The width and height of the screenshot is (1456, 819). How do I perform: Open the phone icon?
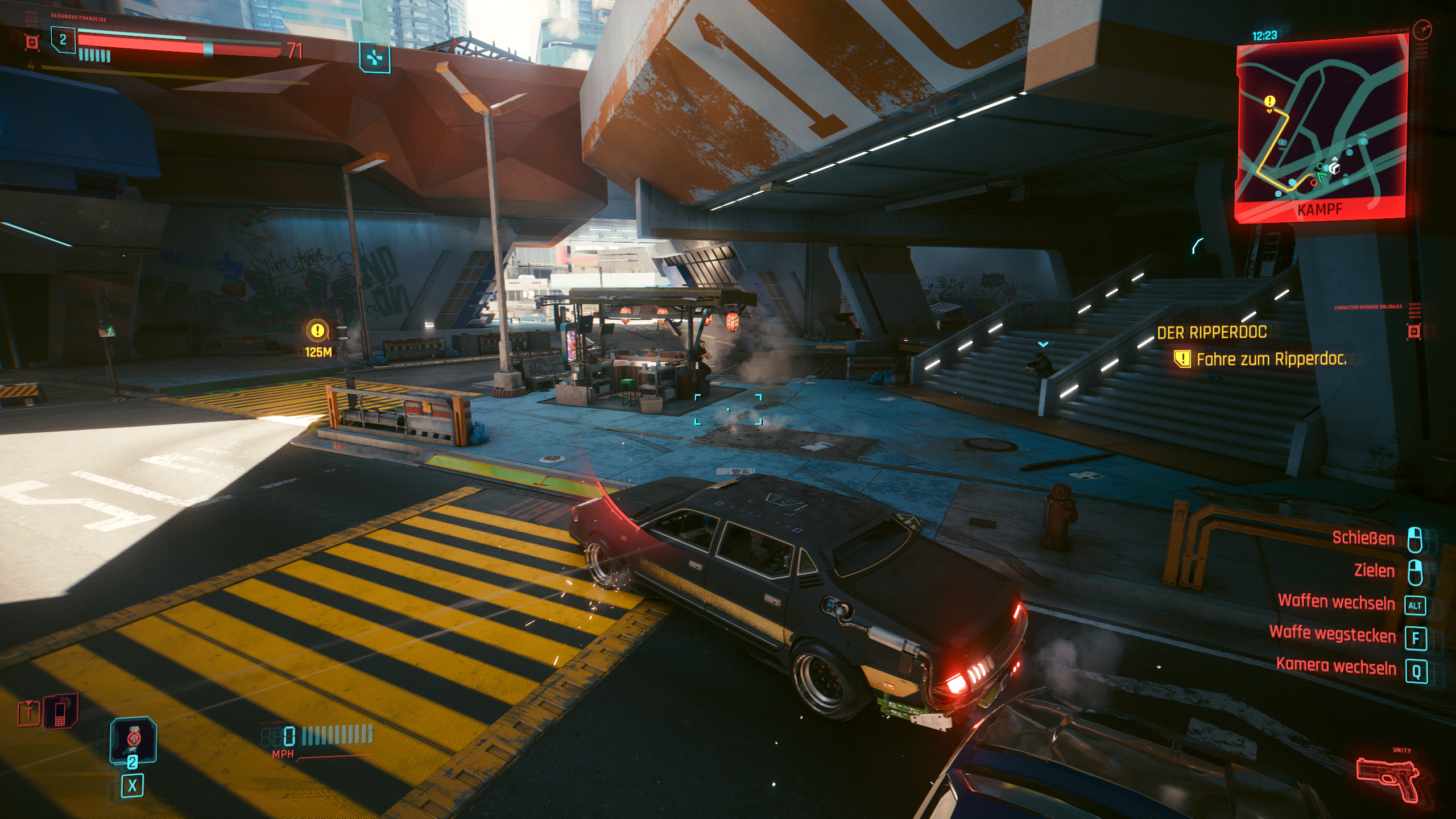click(x=61, y=711)
